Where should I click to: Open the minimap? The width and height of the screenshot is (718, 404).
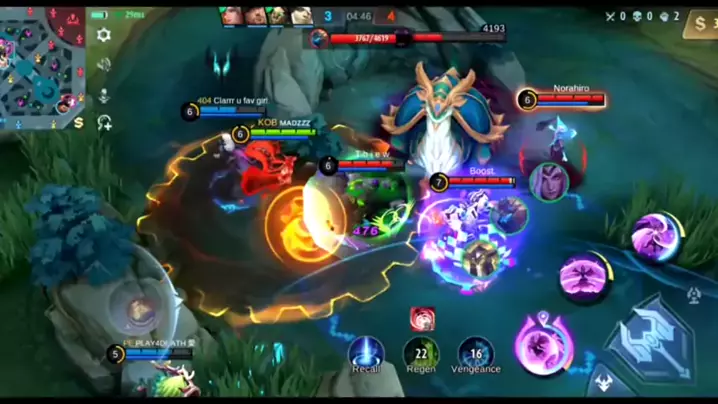point(42,62)
